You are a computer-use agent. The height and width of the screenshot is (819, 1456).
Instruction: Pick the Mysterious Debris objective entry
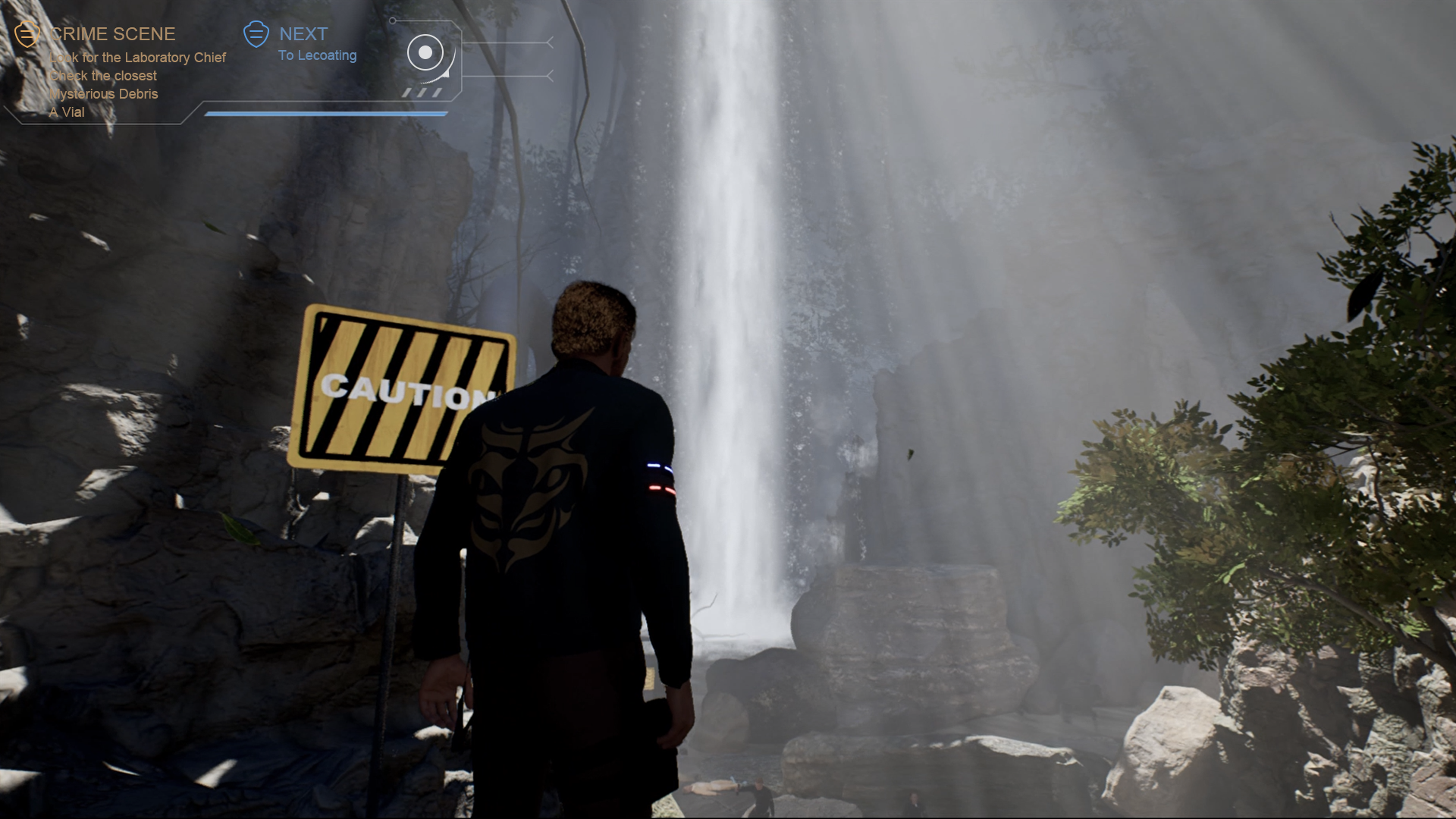point(104,94)
